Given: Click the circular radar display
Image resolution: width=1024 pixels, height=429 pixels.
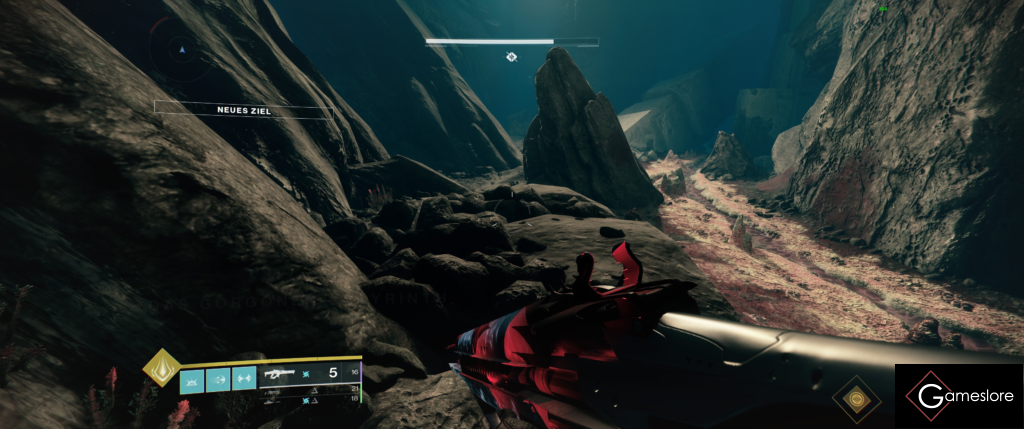Looking at the screenshot, I should 181,47.
